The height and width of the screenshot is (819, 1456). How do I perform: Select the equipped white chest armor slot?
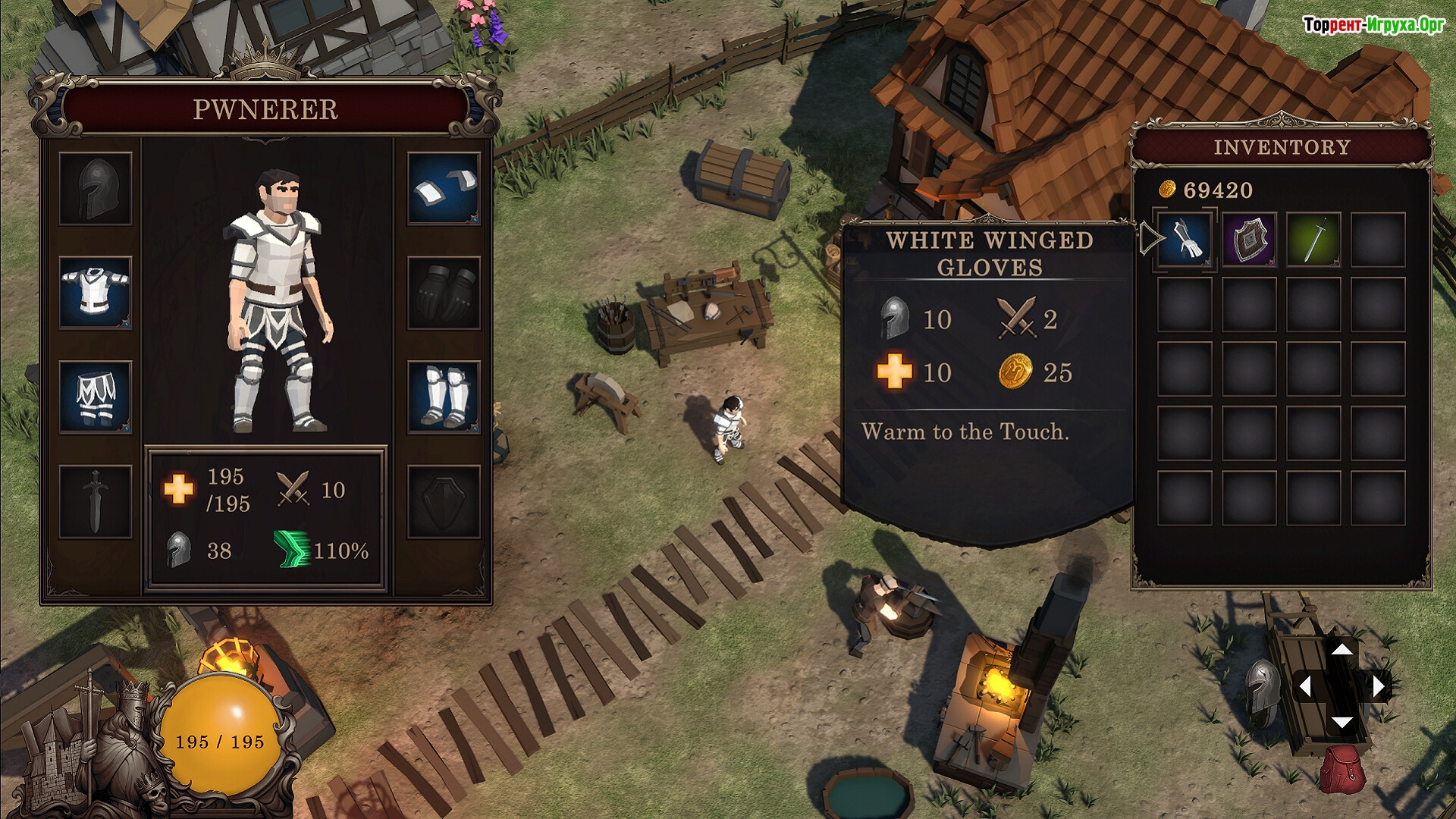[96, 293]
